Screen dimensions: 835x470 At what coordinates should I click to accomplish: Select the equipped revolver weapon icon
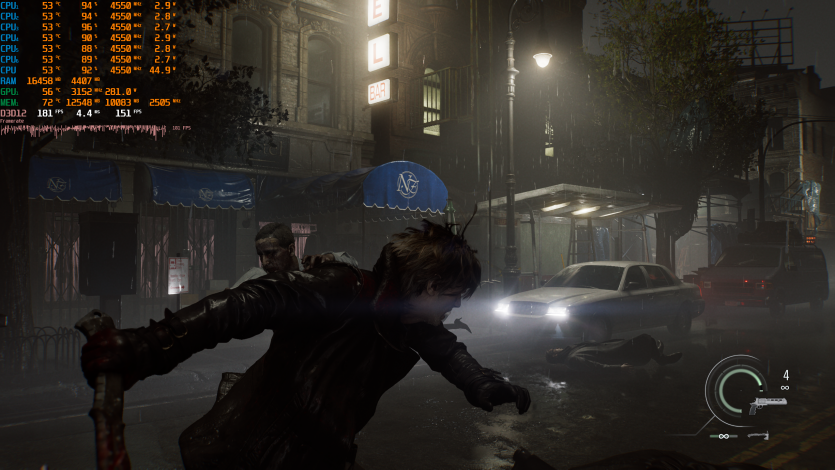click(764, 405)
